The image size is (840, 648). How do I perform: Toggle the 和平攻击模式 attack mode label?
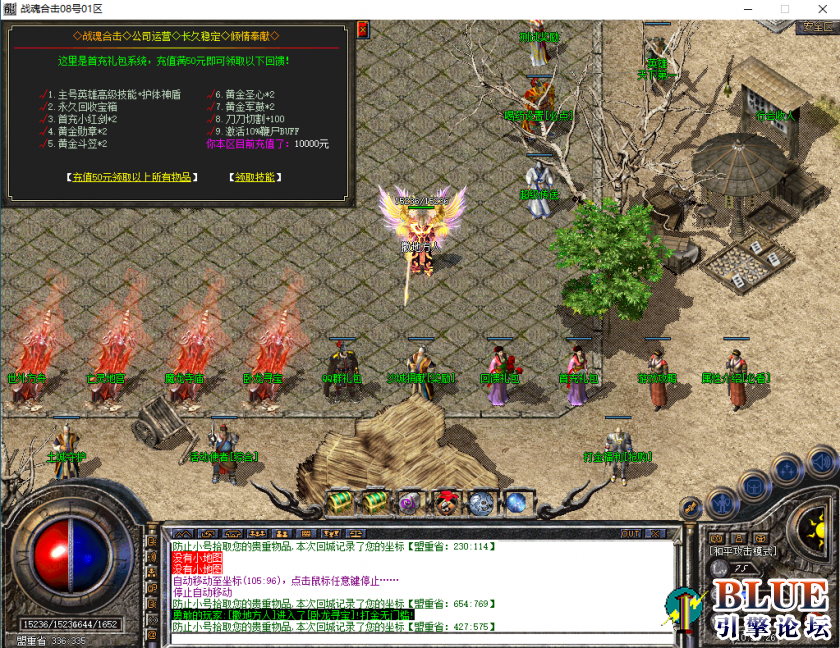point(741,551)
